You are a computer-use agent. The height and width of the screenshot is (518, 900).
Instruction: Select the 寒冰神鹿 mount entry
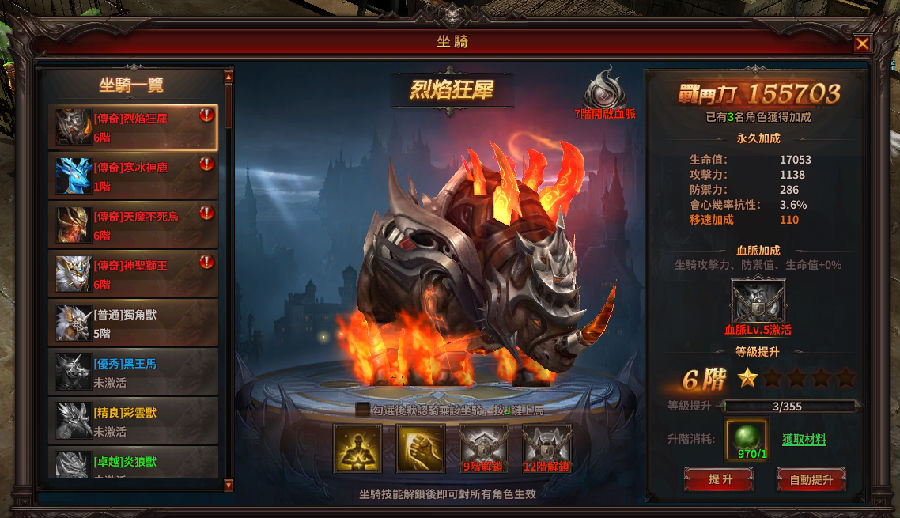tap(134, 176)
